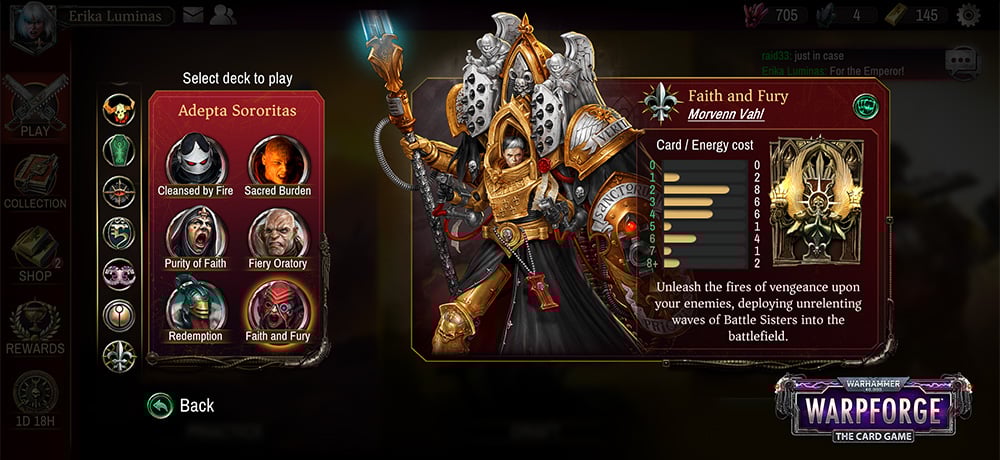Switch to the horned skull faction tab
1000x460 pixels.
[x=119, y=108]
